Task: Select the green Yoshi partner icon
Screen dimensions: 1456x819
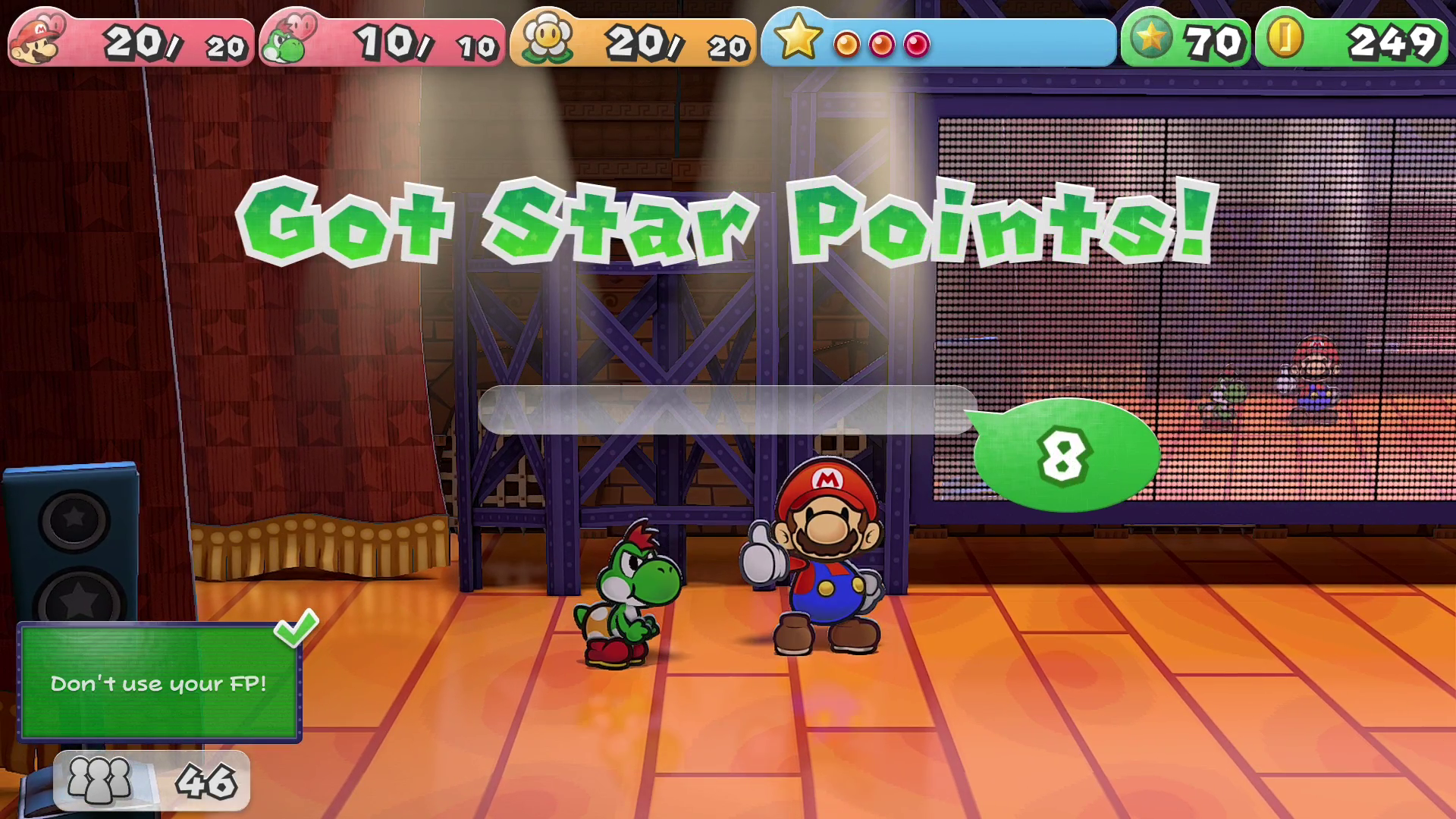Action: 287,41
